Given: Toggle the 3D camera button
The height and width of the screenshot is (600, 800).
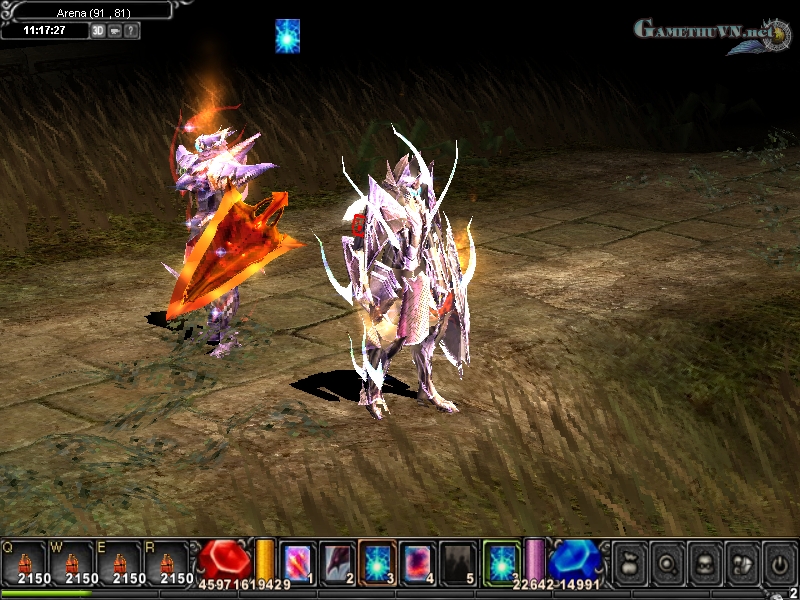Looking at the screenshot, I should coord(98,31).
